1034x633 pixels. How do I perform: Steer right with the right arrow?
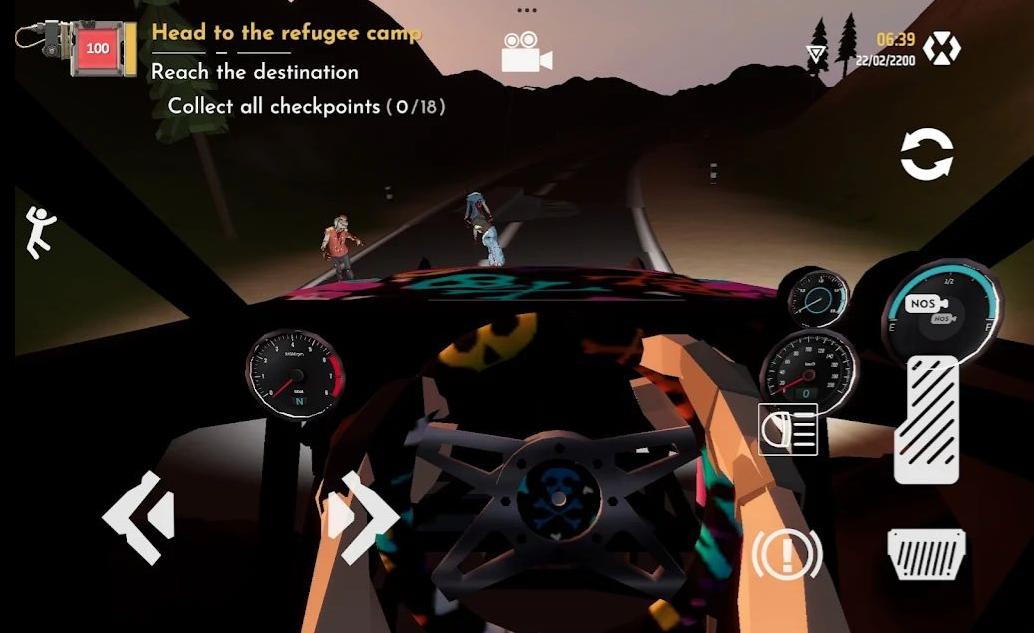coord(363,516)
